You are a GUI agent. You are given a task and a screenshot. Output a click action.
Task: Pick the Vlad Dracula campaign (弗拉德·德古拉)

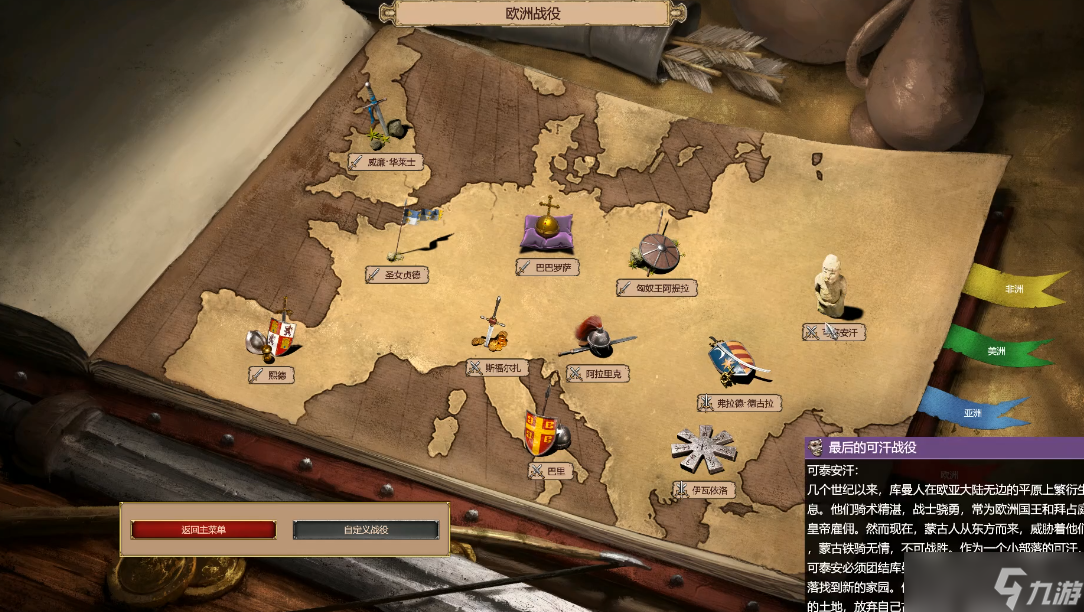(740, 403)
